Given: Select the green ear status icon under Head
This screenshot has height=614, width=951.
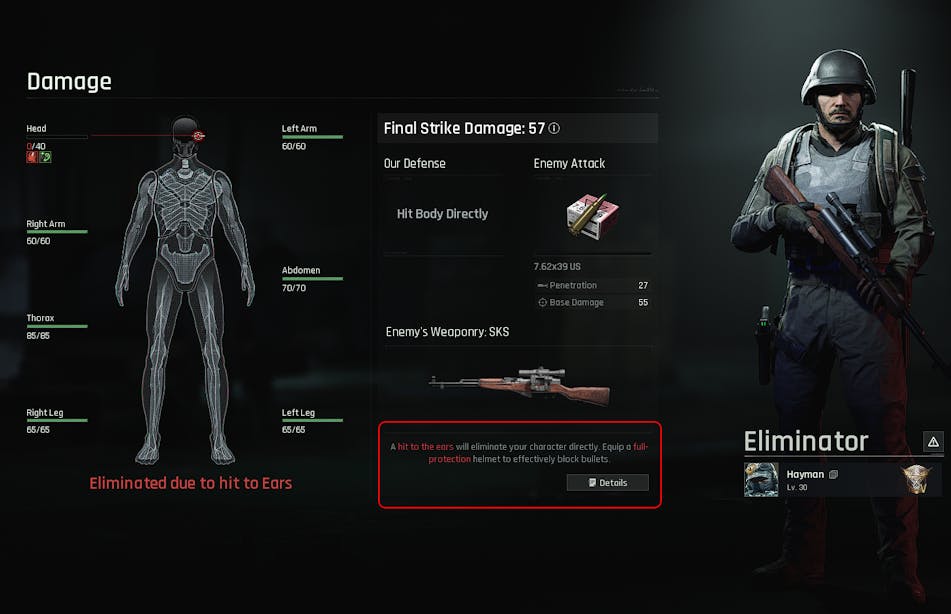Looking at the screenshot, I should click(45, 157).
